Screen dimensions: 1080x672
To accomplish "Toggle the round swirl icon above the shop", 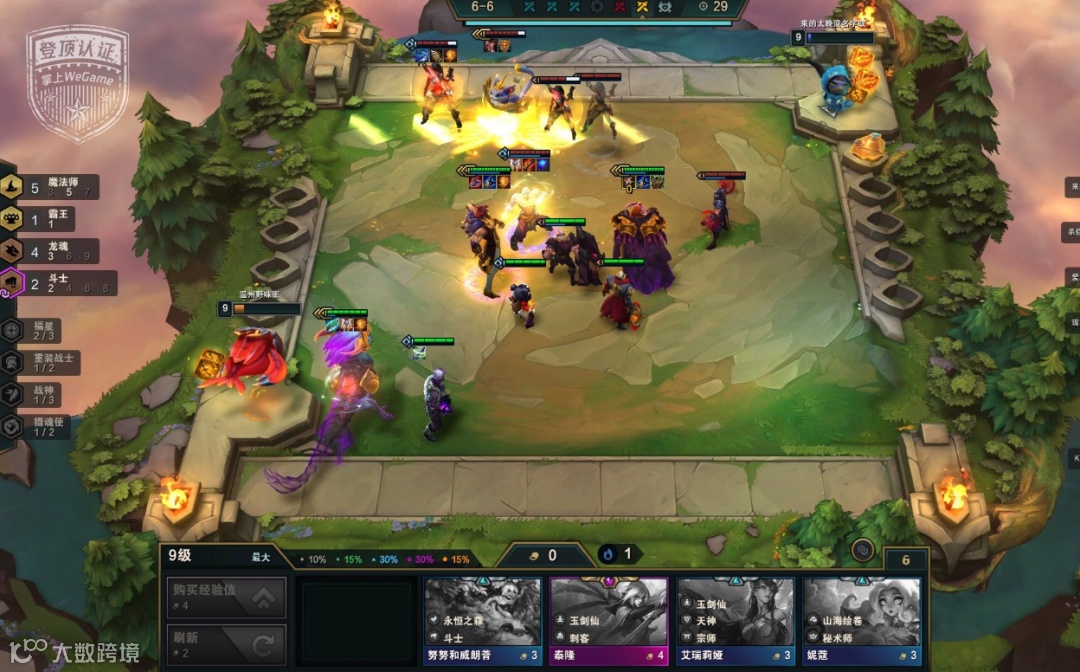I will tap(860, 549).
